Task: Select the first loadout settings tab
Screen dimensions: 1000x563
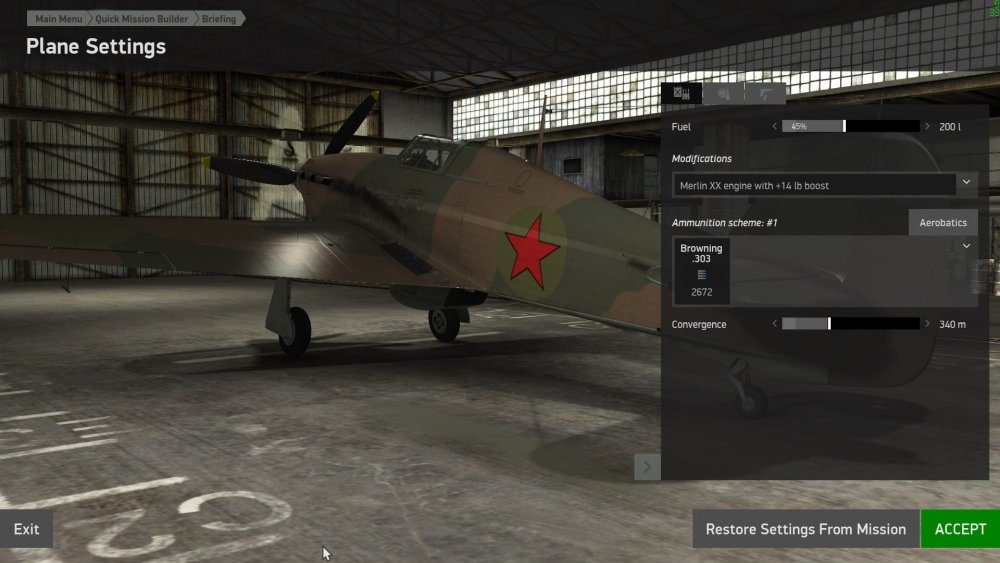Action: click(681, 93)
